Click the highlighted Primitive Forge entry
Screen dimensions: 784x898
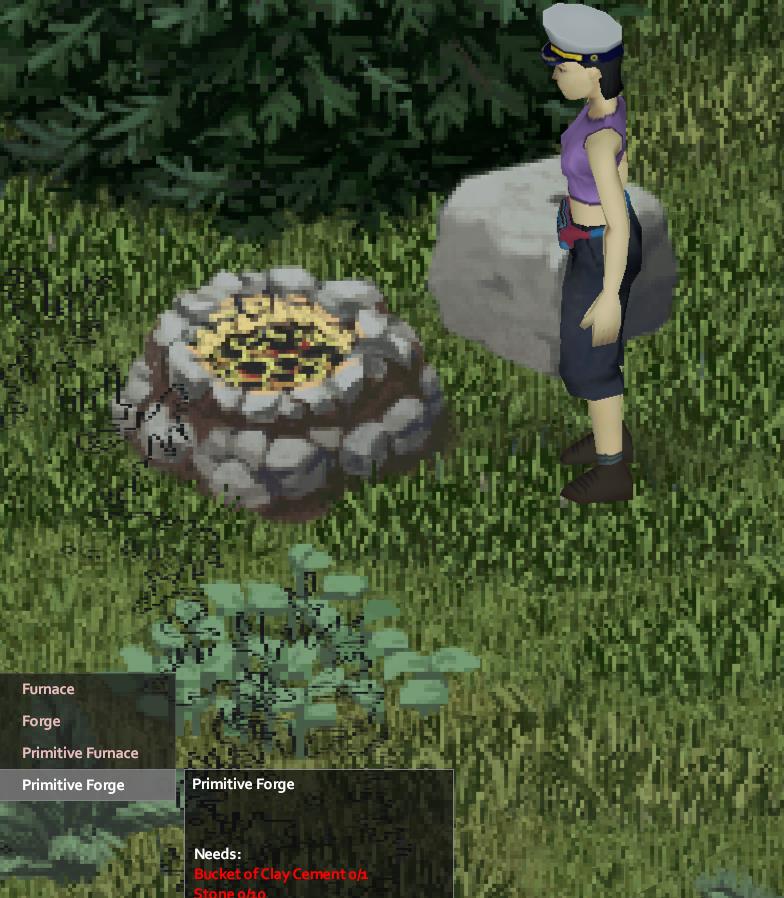click(73, 785)
